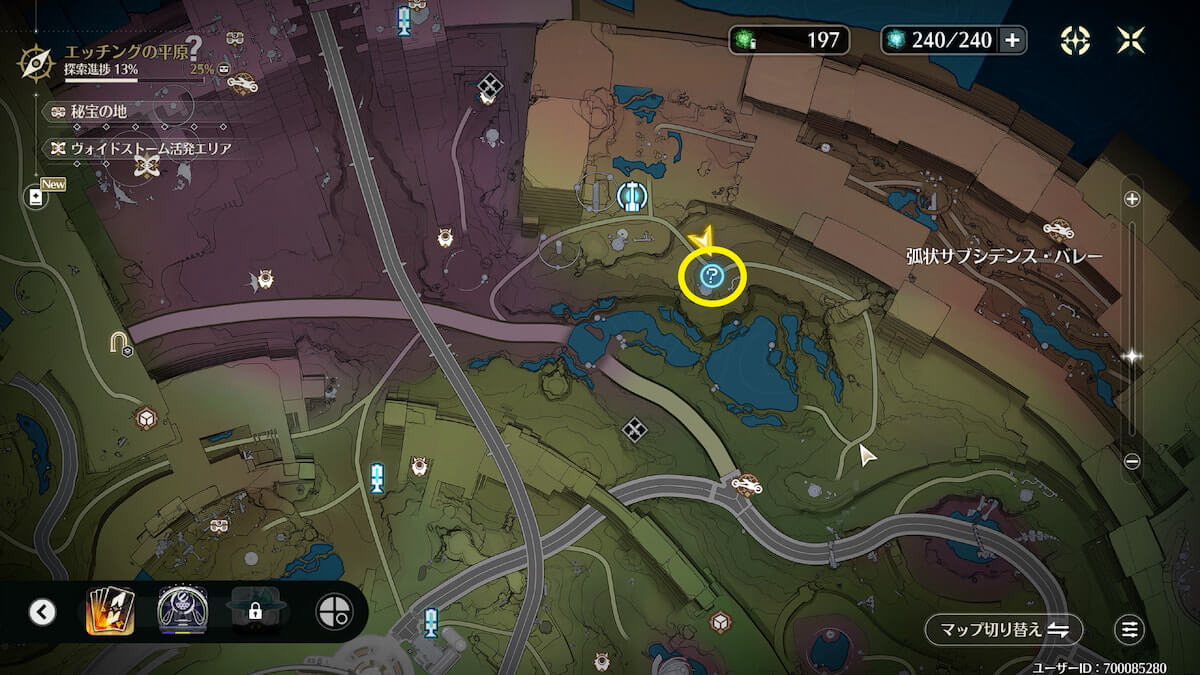Screen dimensions: 1200x675
Task: Add more energy with the plus button
Action: (x=1012, y=40)
